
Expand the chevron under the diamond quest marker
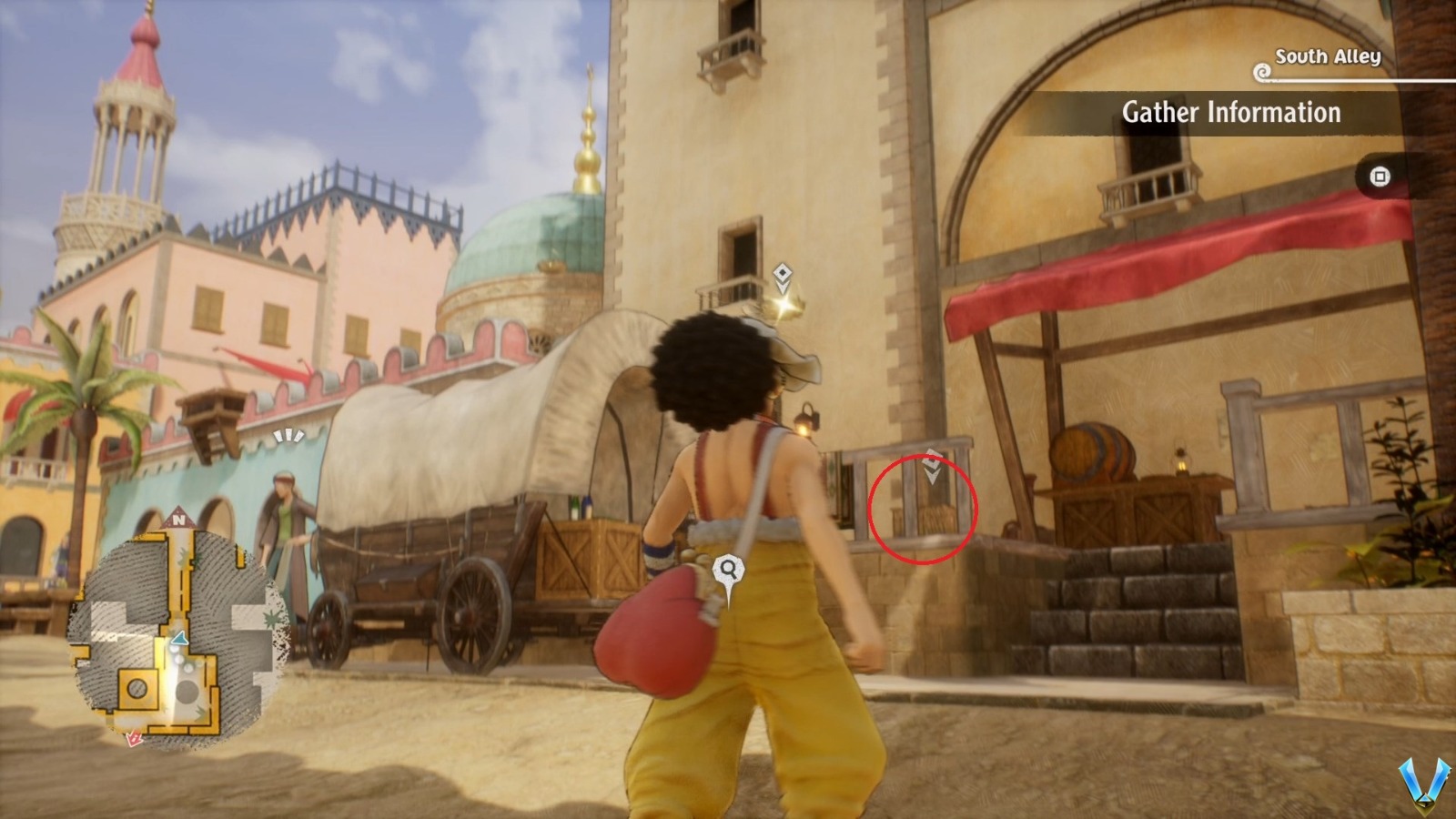pos(783,288)
